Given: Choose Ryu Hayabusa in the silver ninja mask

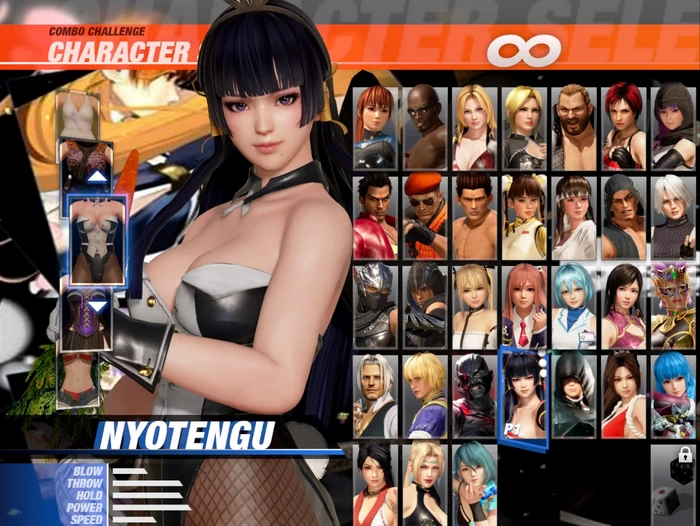Looking at the screenshot, I should [x=376, y=305].
